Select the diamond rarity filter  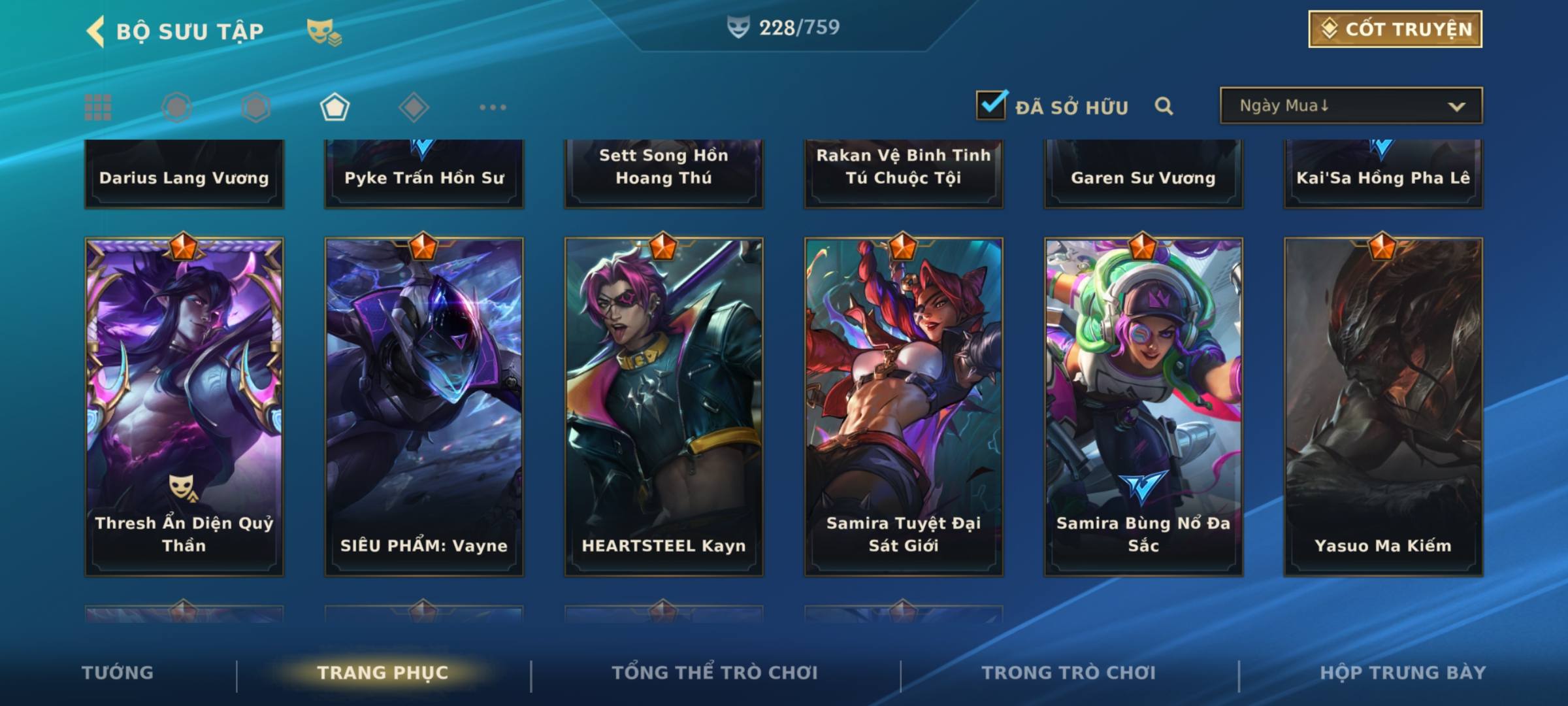[414, 107]
